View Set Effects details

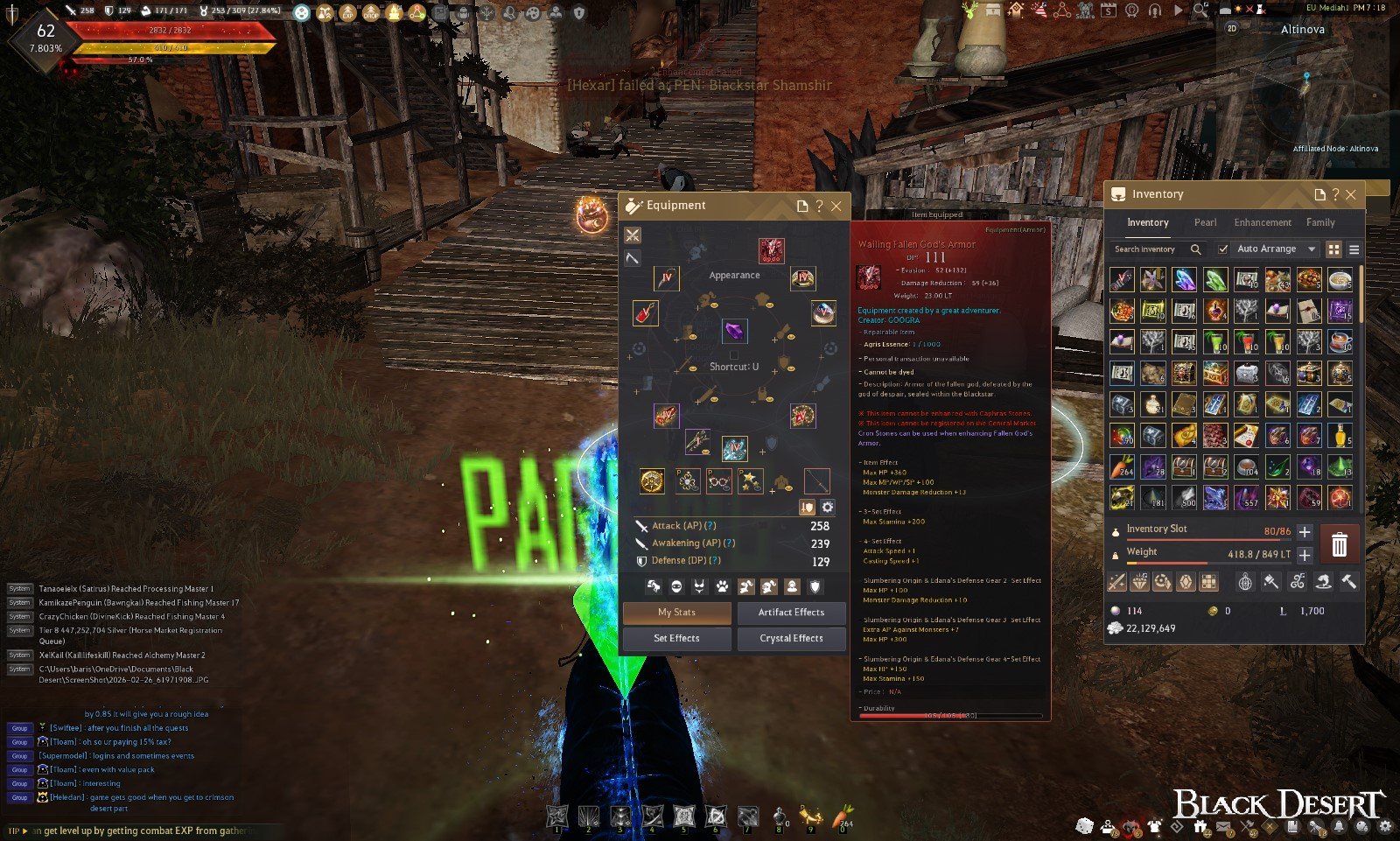click(676, 639)
